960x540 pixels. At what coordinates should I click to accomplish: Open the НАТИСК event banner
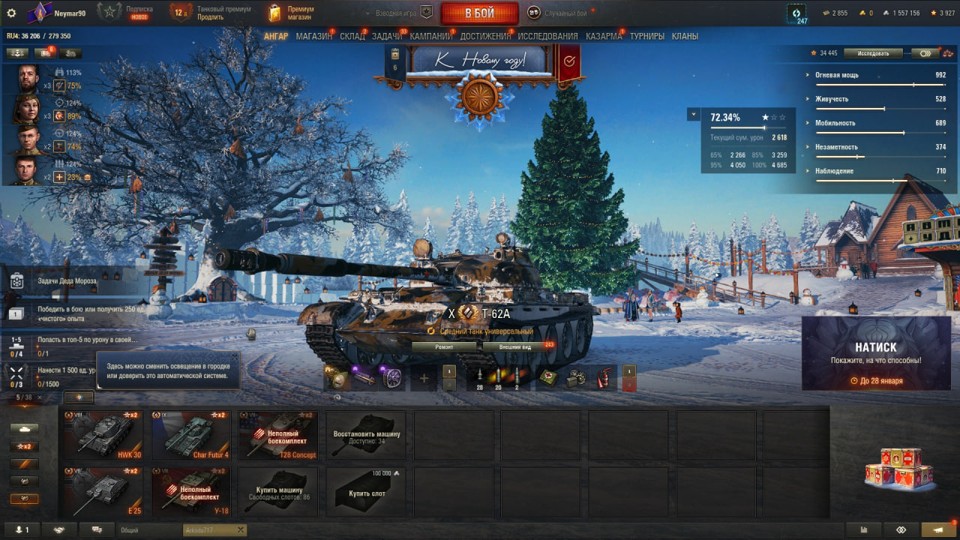tap(875, 353)
